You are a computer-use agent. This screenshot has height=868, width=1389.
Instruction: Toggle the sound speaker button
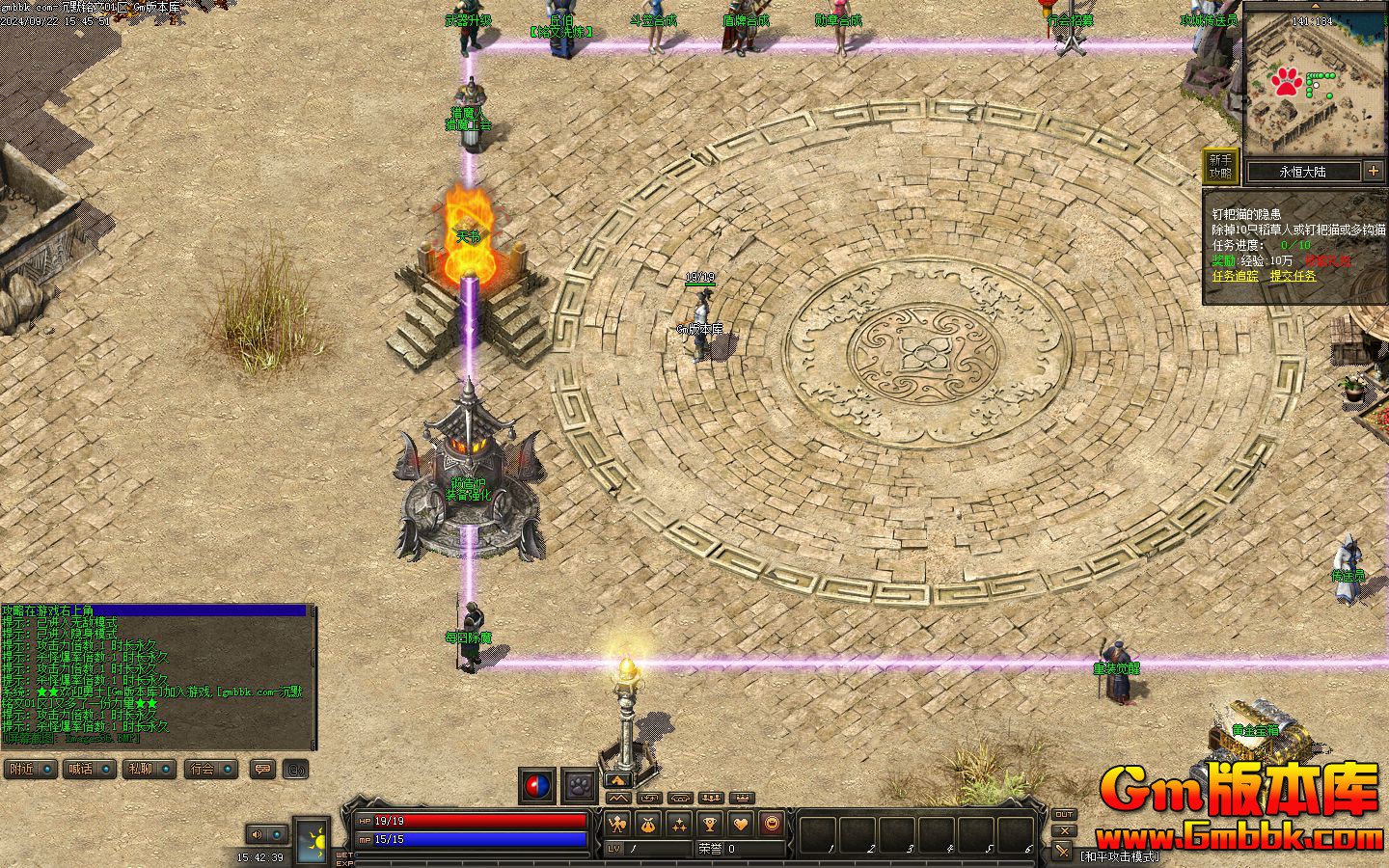coord(257,834)
